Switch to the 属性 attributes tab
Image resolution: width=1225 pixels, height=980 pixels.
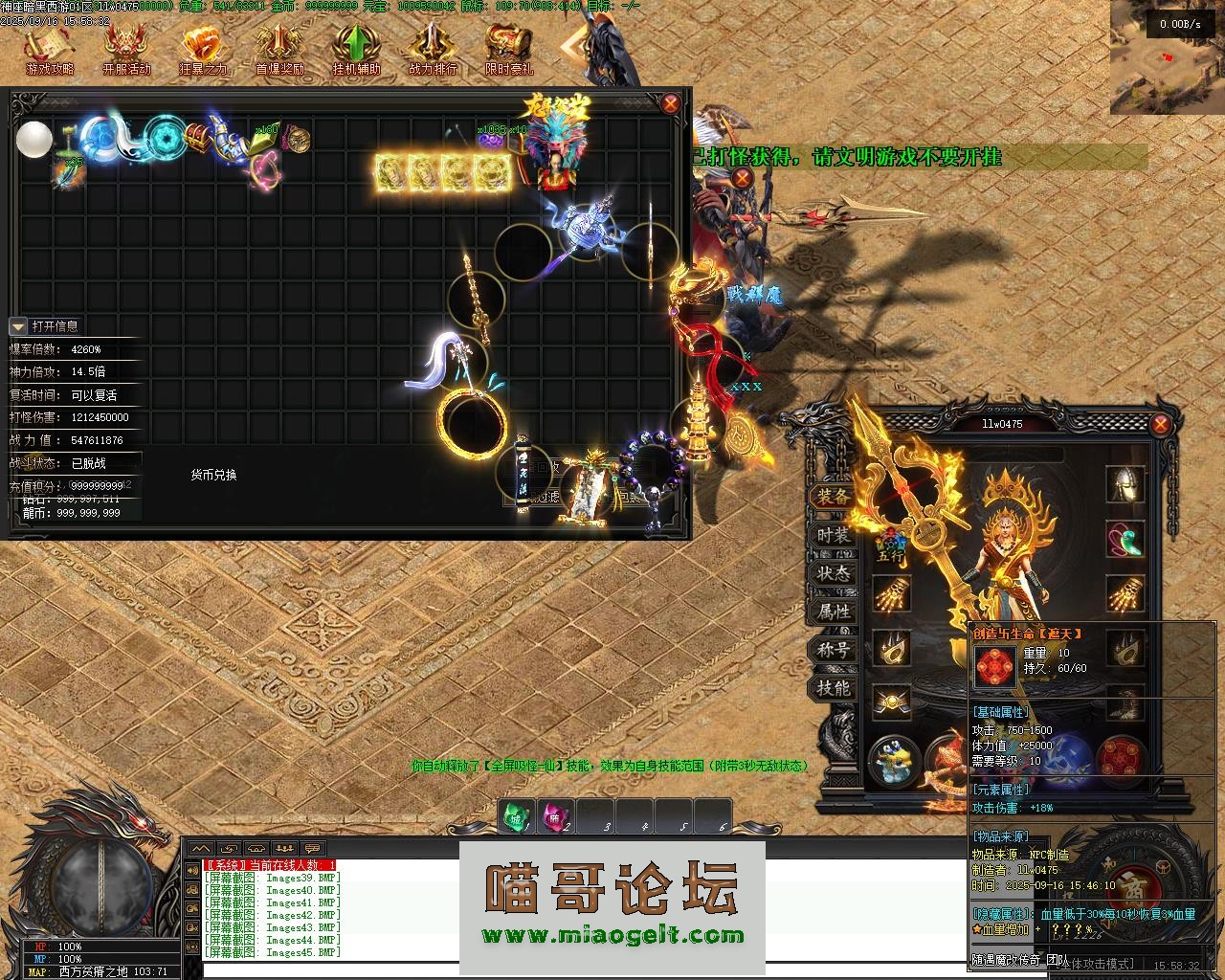833,612
